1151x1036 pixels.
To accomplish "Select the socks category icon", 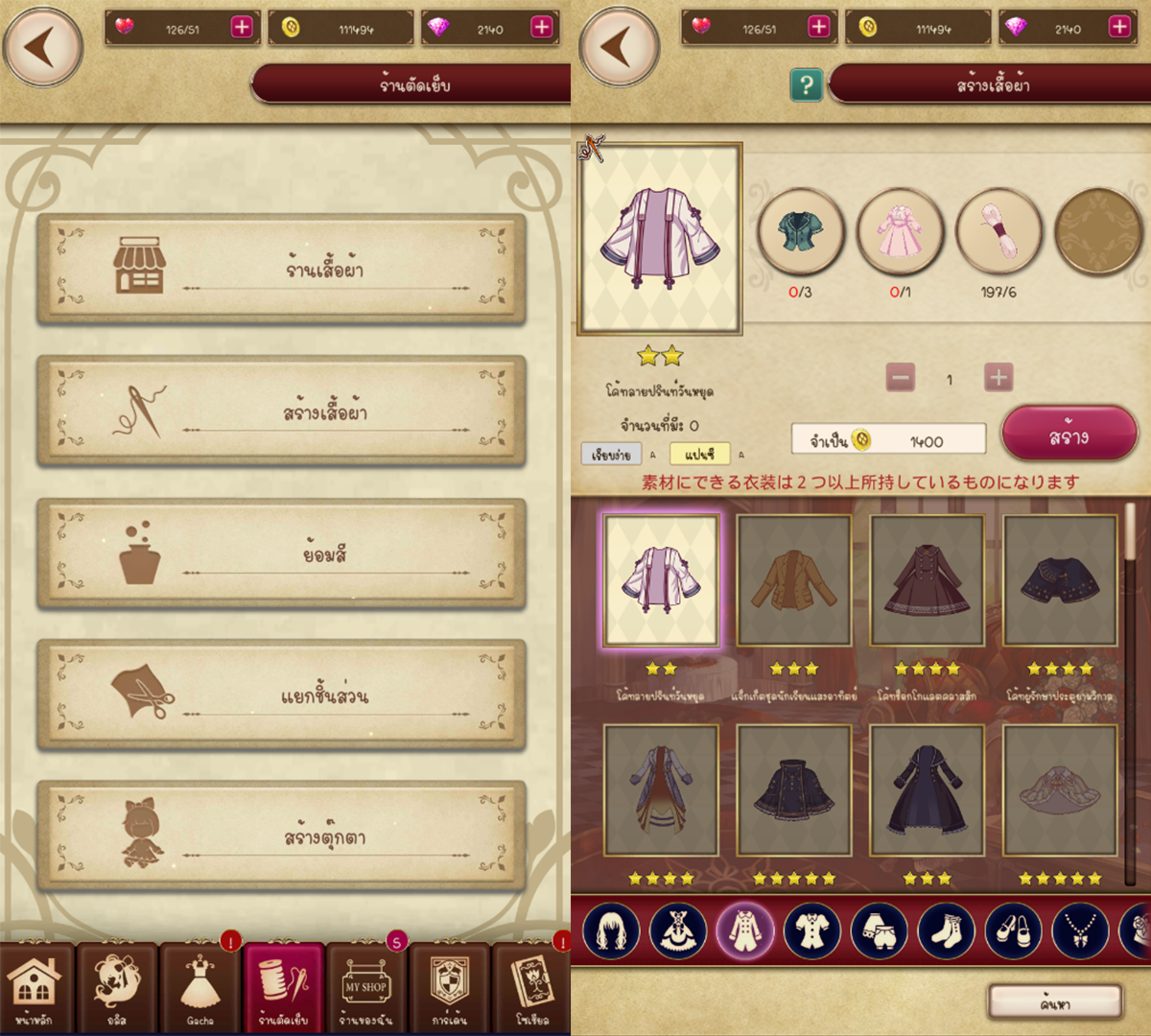I will [946, 930].
